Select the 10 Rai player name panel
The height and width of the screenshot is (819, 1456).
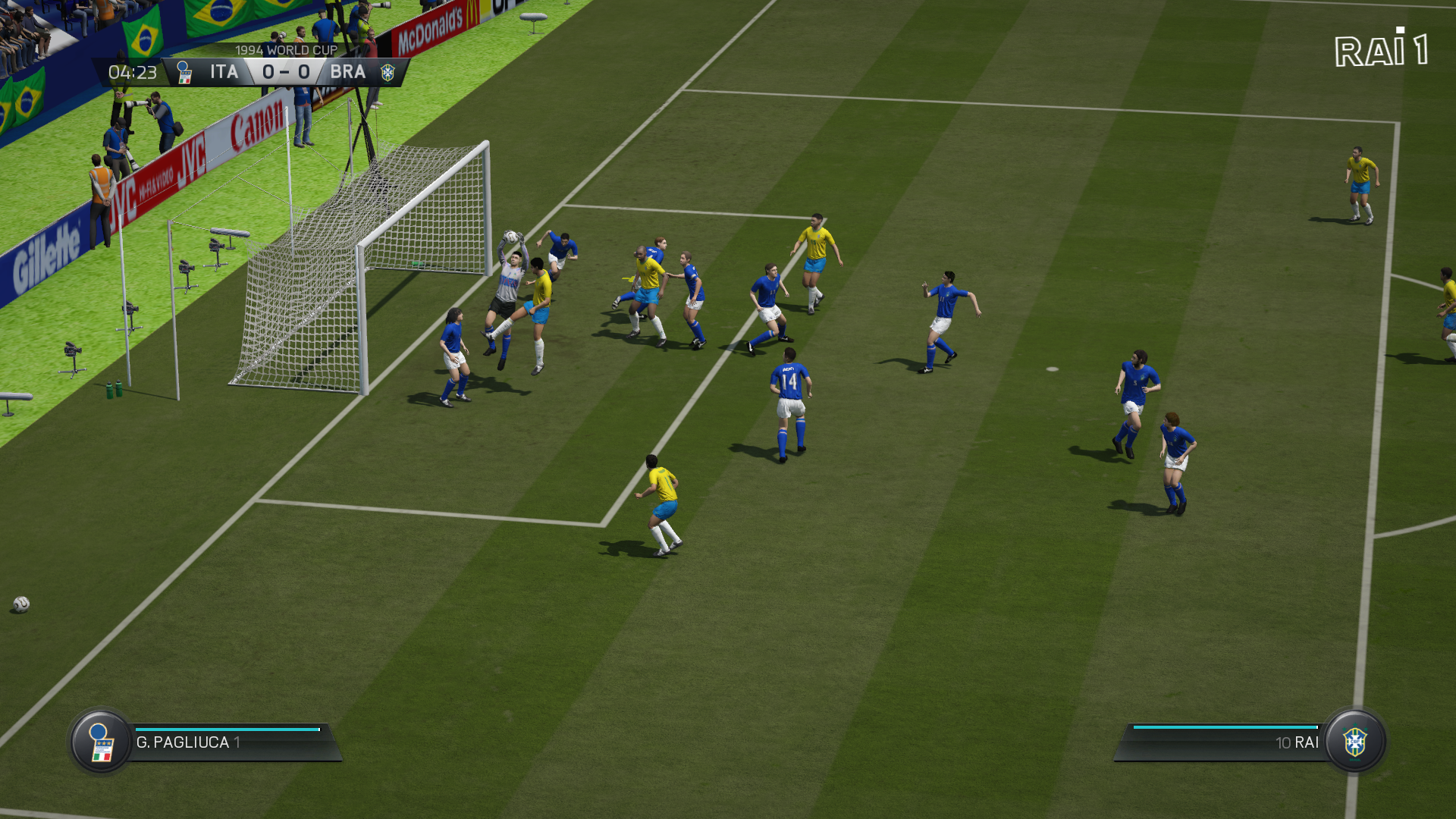pyautogui.click(x=1222, y=742)
